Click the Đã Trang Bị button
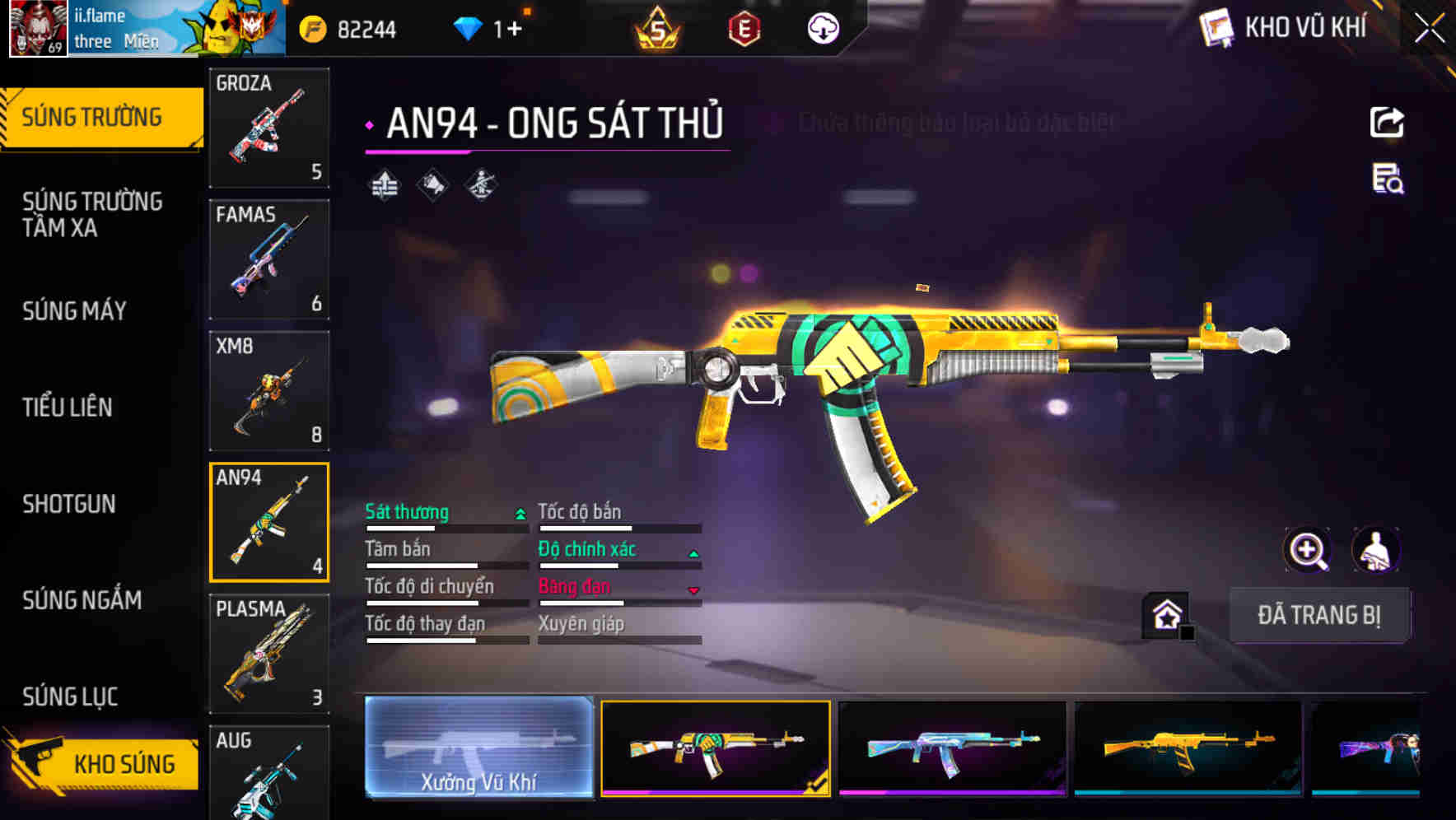The height and width of the screenshot is (820, 1456). [1318, 615]
